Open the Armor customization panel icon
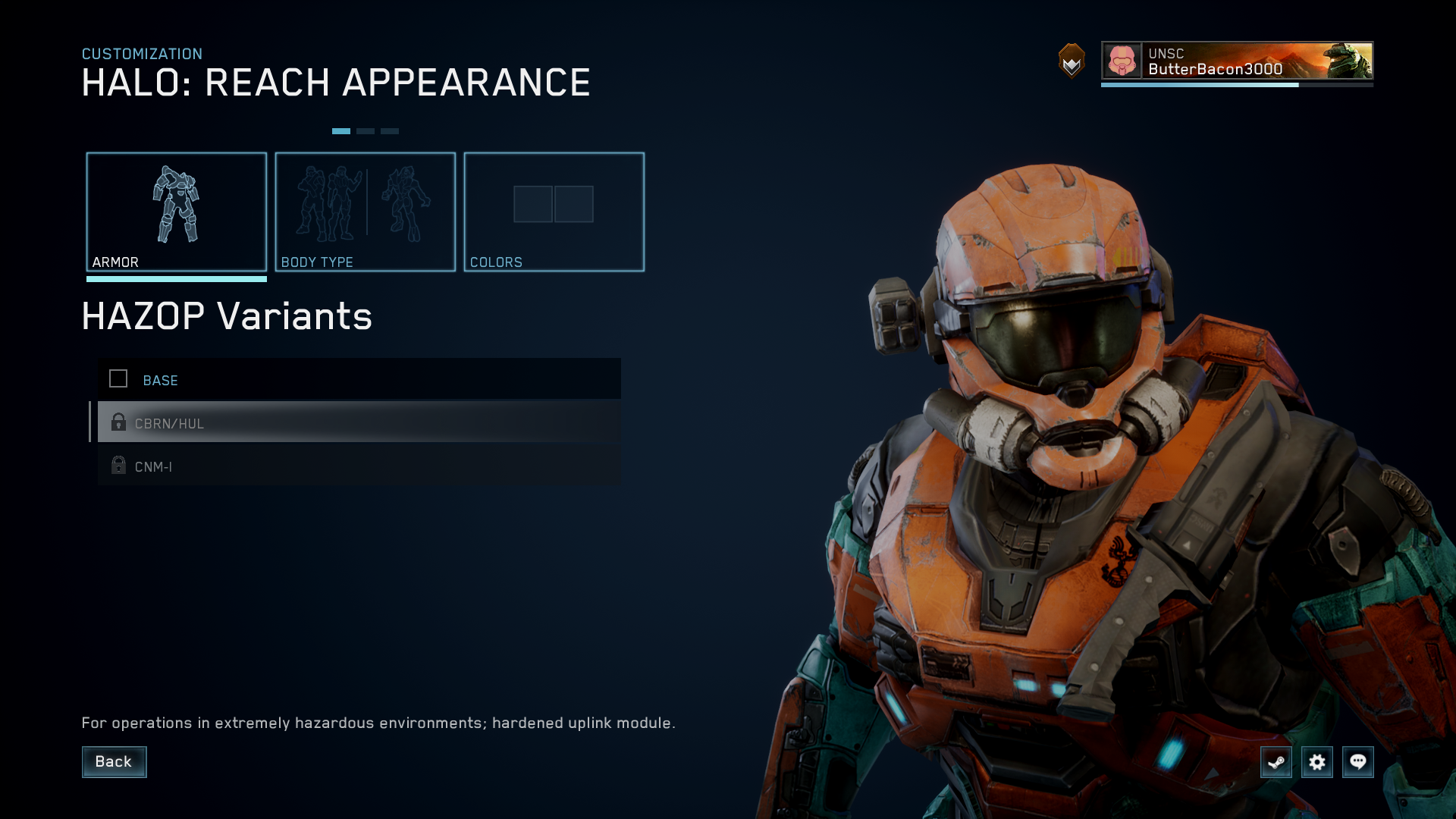The width and height of the screenshot is (1456, 819). pos(176,205)
